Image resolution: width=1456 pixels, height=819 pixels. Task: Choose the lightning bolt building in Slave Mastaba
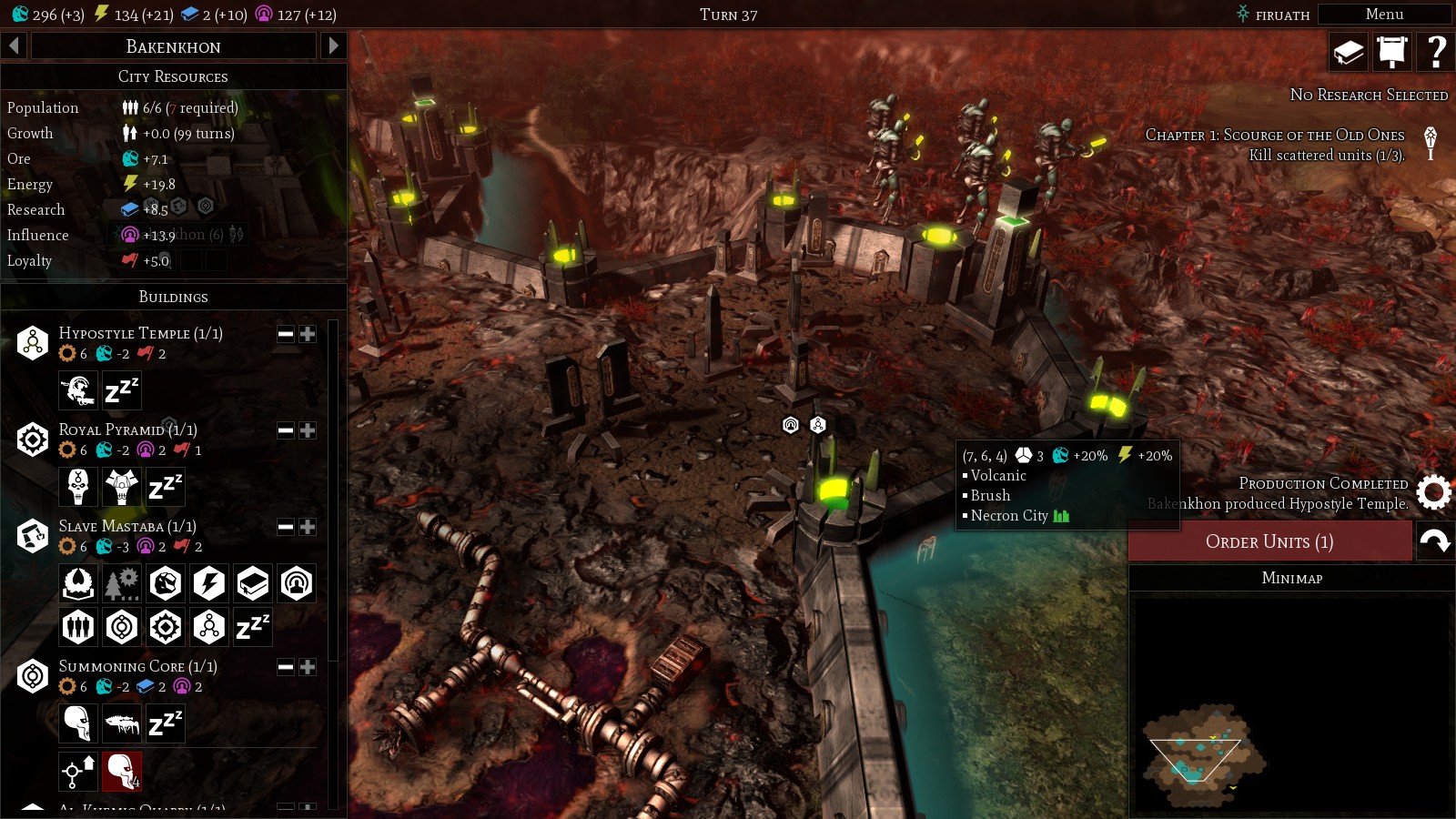(x=209, y=583)
